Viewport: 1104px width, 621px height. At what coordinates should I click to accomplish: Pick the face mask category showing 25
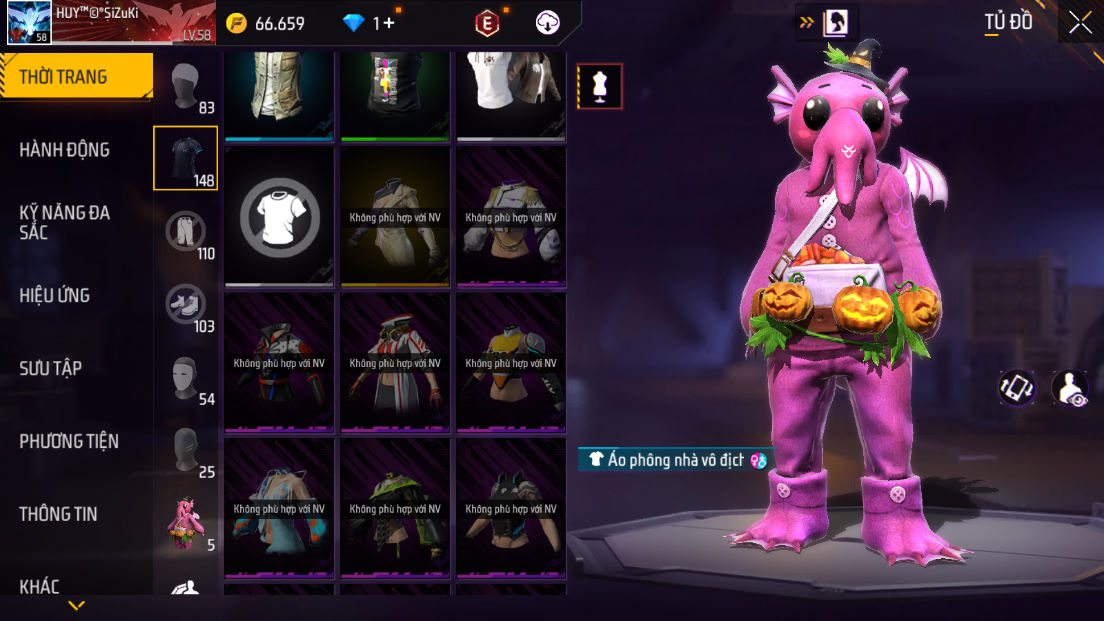click(185, 451)
